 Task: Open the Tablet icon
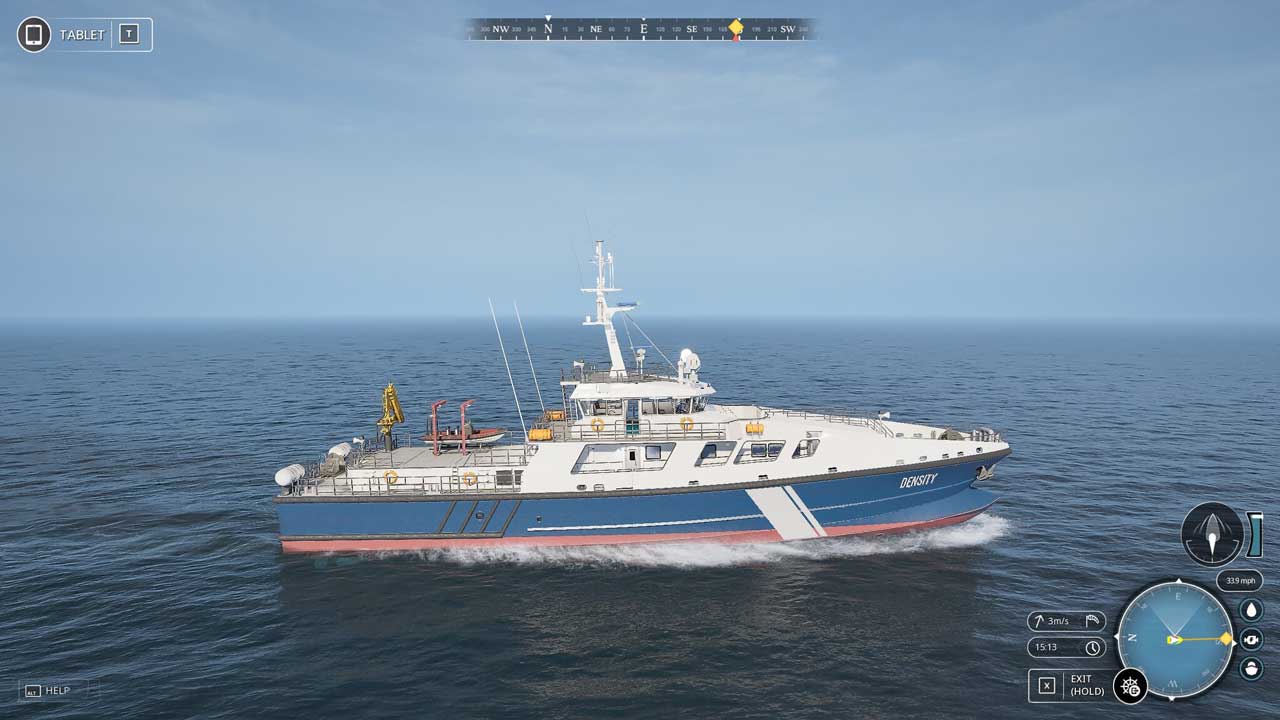tap(34, 34)
